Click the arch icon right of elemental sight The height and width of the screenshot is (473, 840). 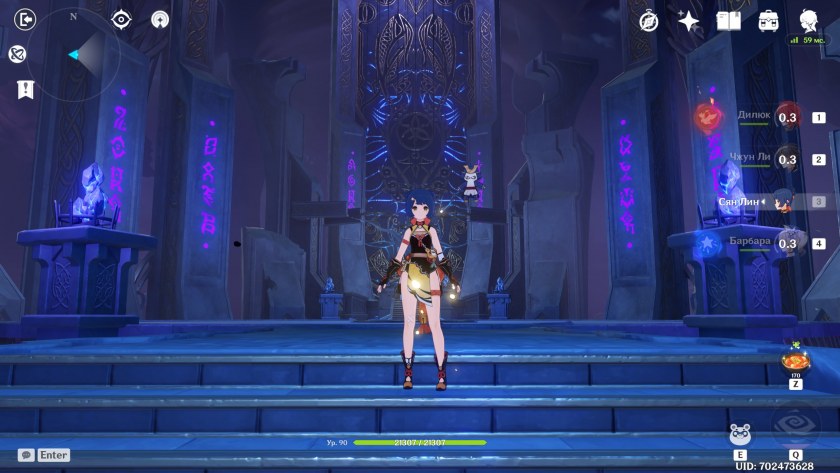(x=160, y=19)
